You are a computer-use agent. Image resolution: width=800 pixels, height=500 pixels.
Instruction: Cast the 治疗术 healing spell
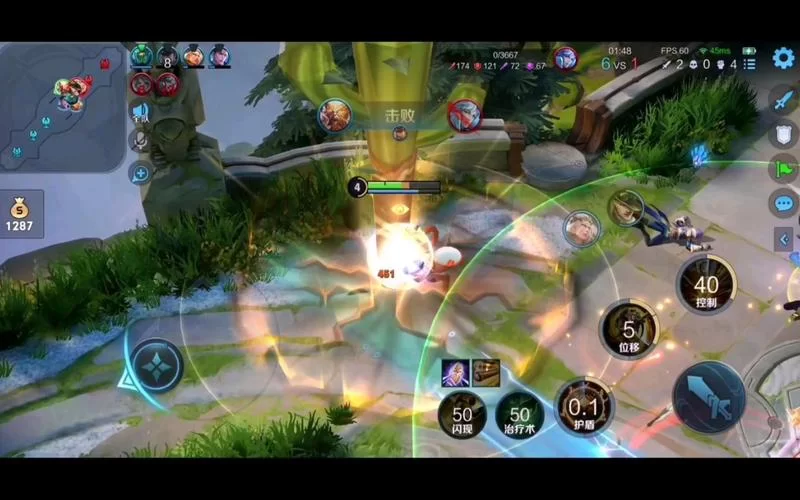pyautogui.click(x=519, y=414)
